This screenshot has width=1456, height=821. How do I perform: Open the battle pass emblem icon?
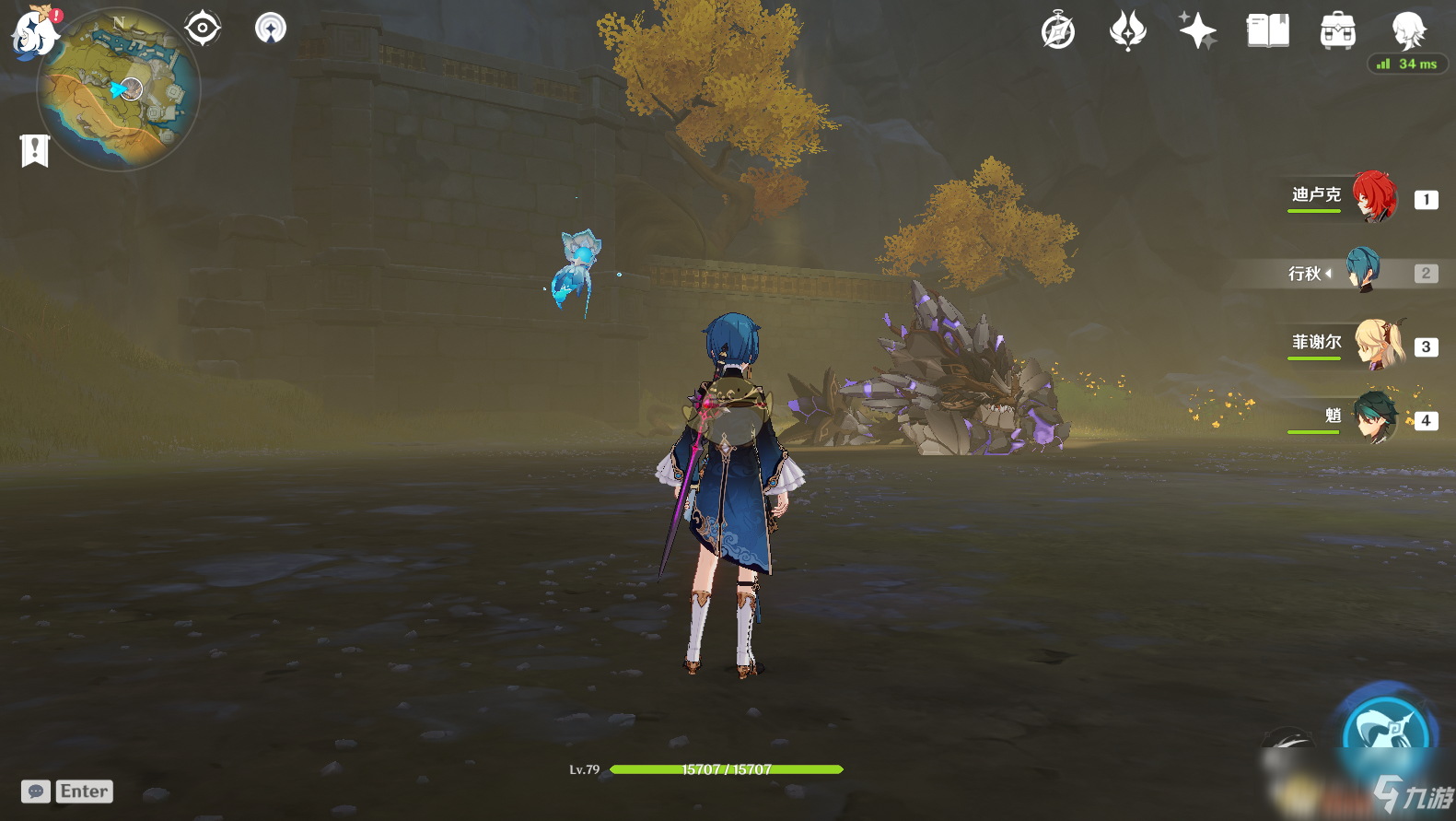pyautogui.click(x=1127, y=31)
